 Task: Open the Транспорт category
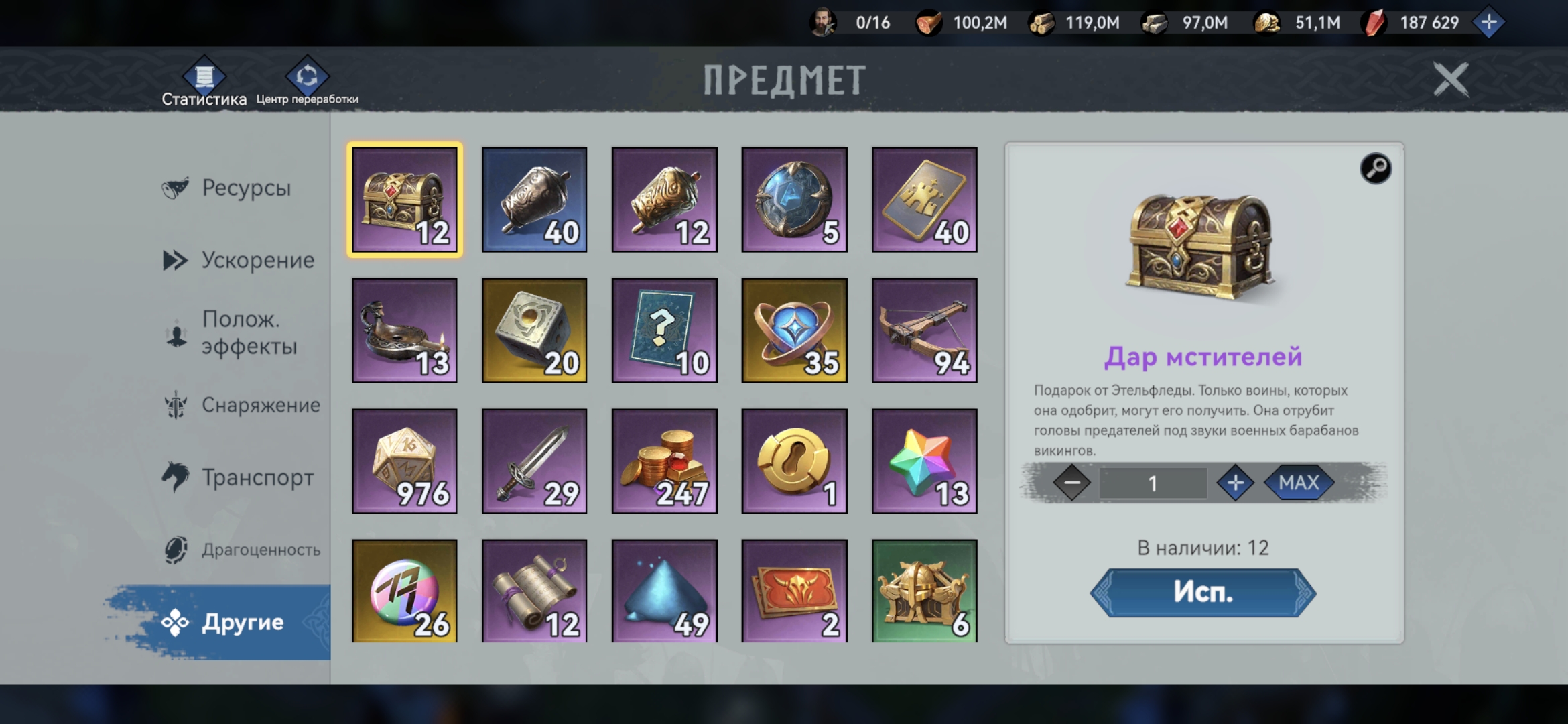pyautogui.click(x=257, y=477)
